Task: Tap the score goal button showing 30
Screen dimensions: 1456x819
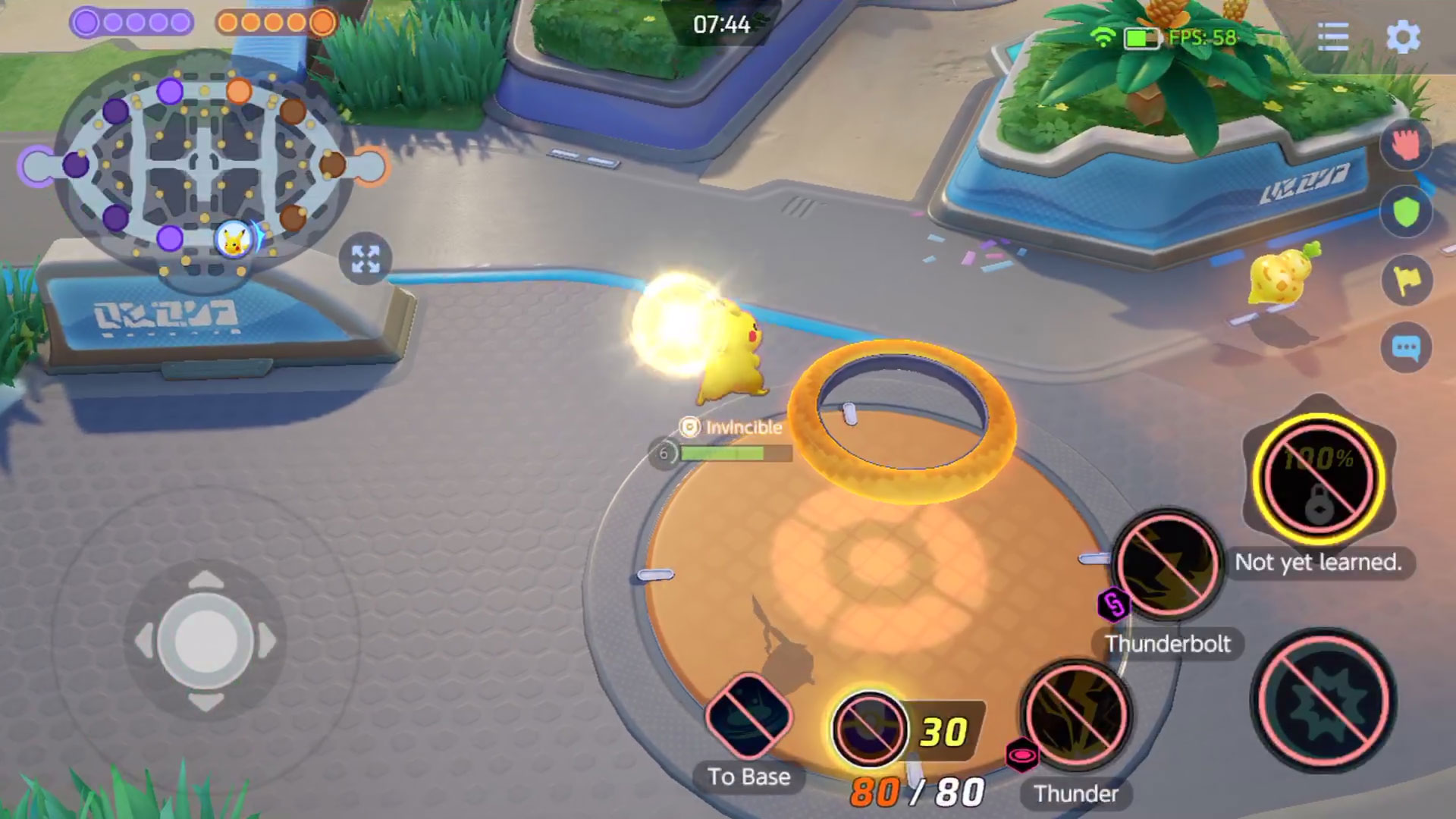Action: (870, 728)
